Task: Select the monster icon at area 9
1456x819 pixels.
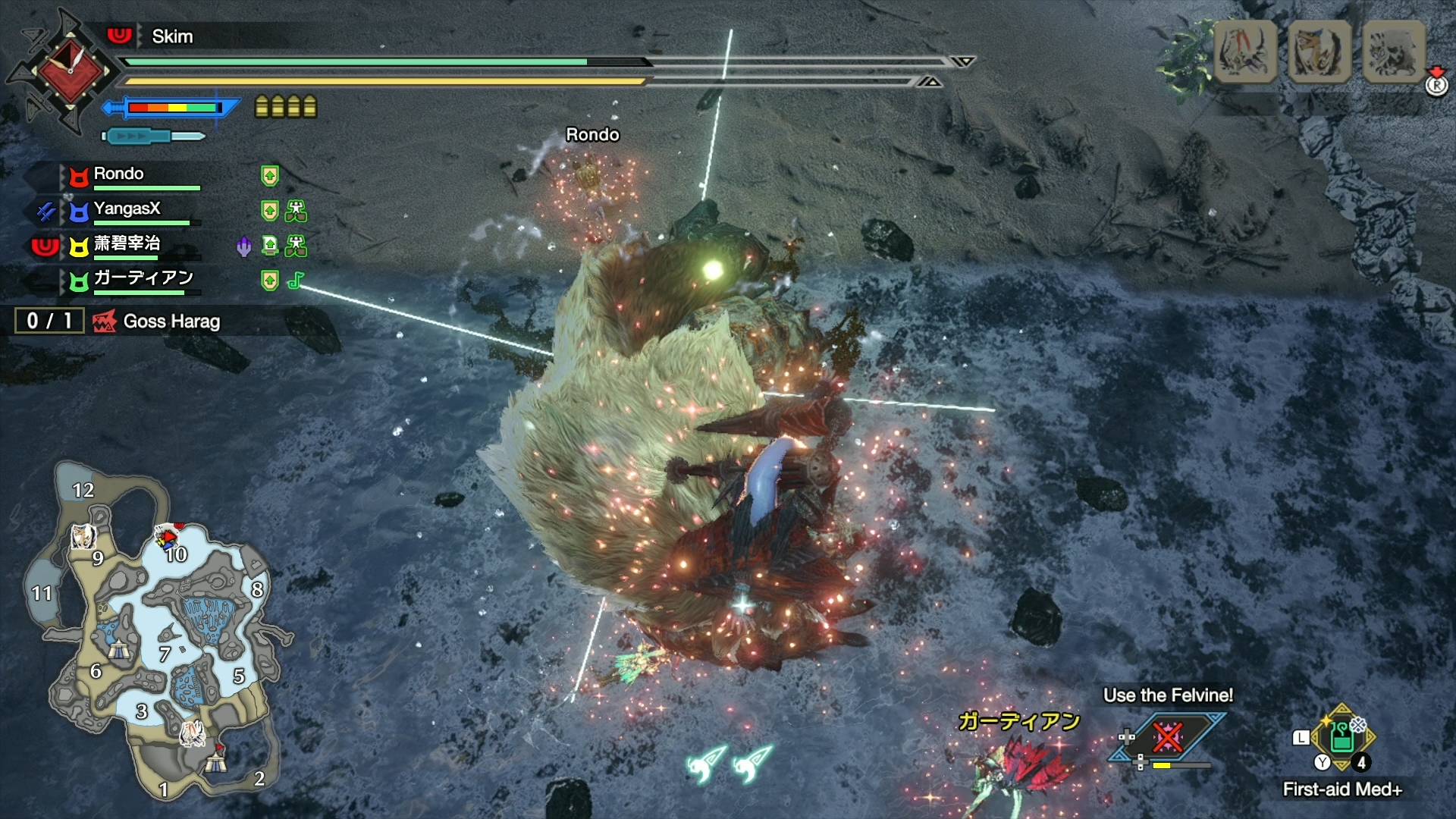Action: 82,537
